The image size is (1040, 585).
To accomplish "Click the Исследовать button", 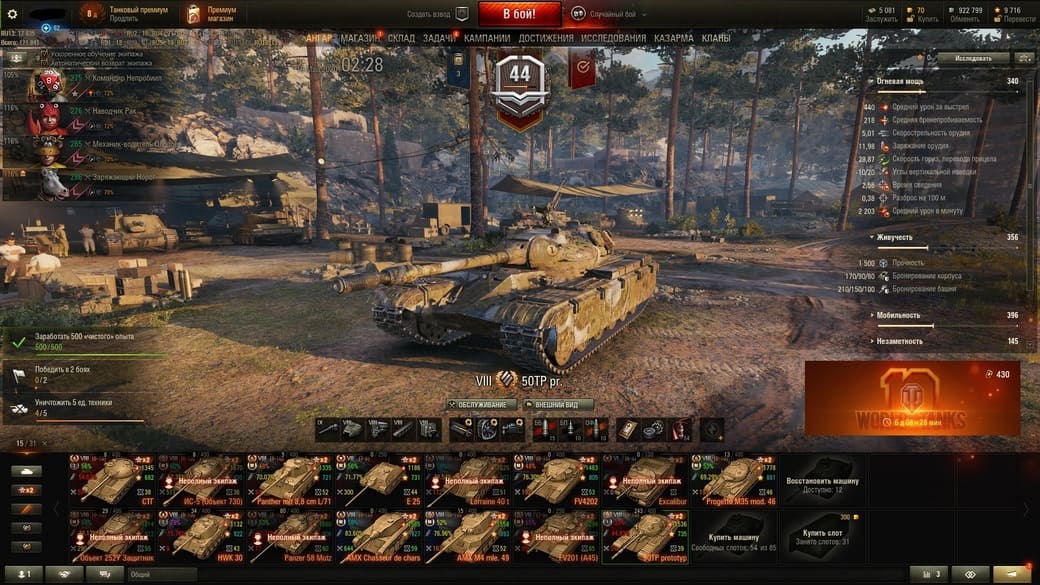I will (x=974, y=58).
